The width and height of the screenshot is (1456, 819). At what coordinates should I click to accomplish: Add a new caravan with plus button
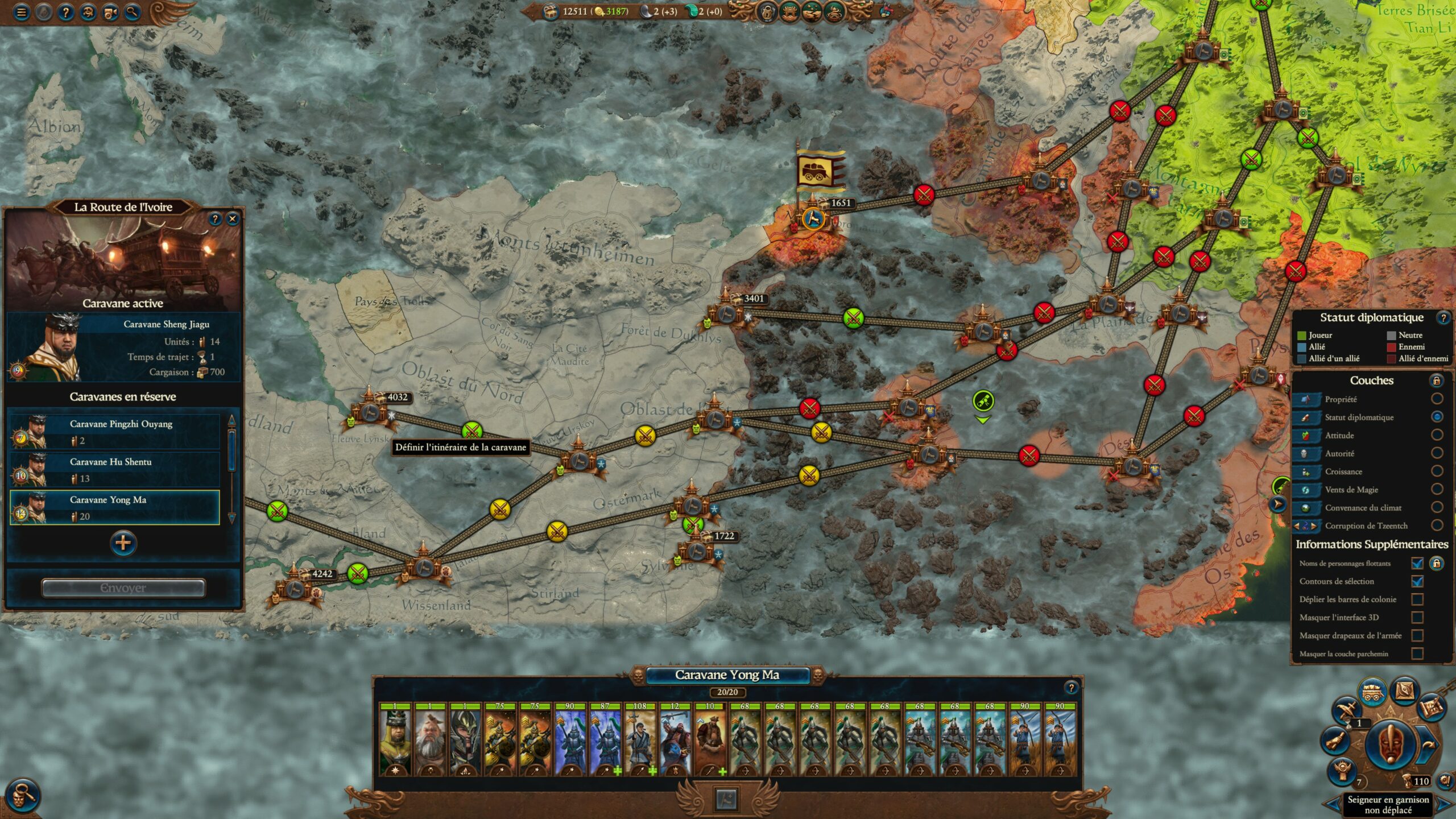[123, 543]
